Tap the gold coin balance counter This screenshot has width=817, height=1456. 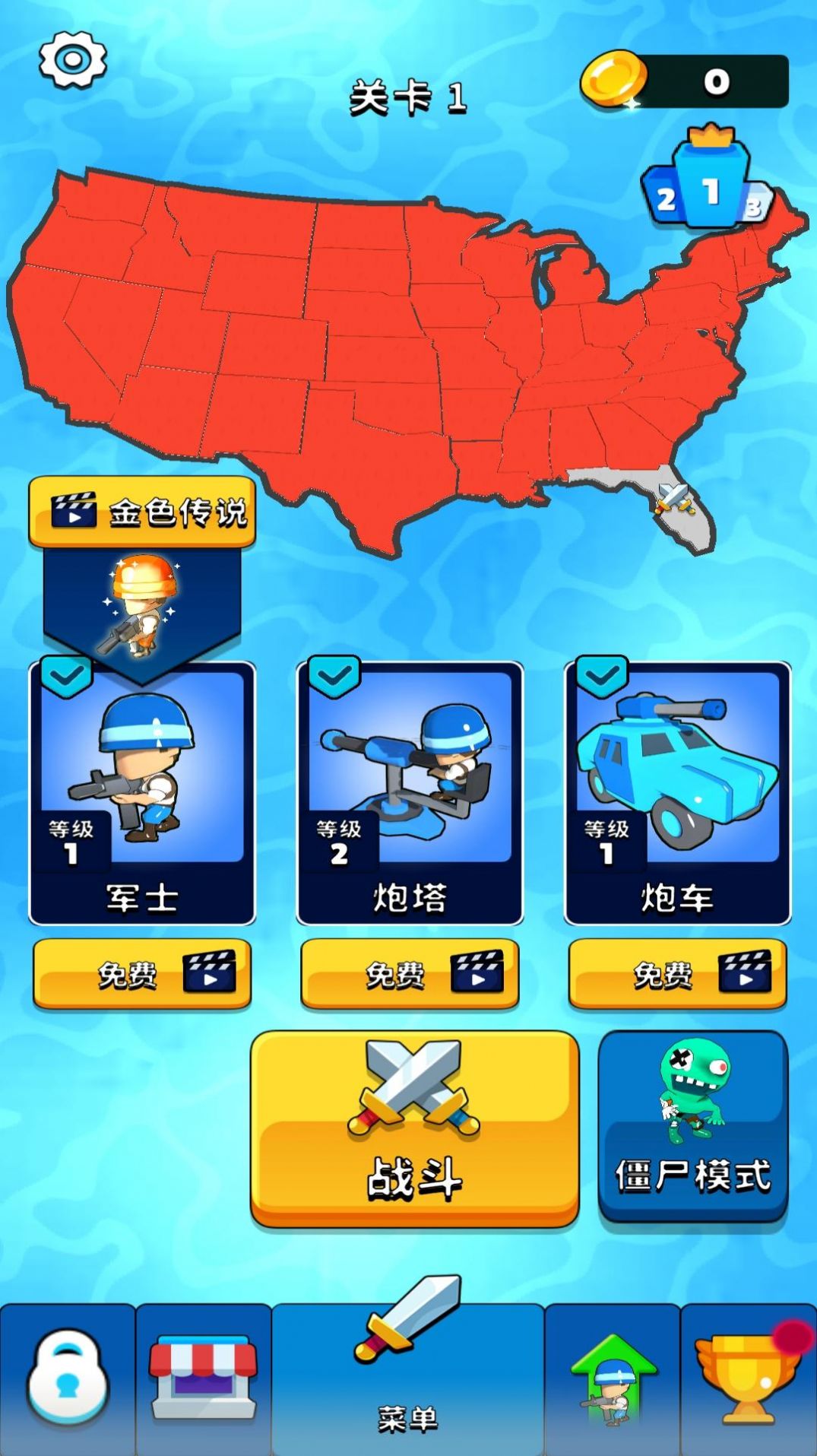(686, 81)
